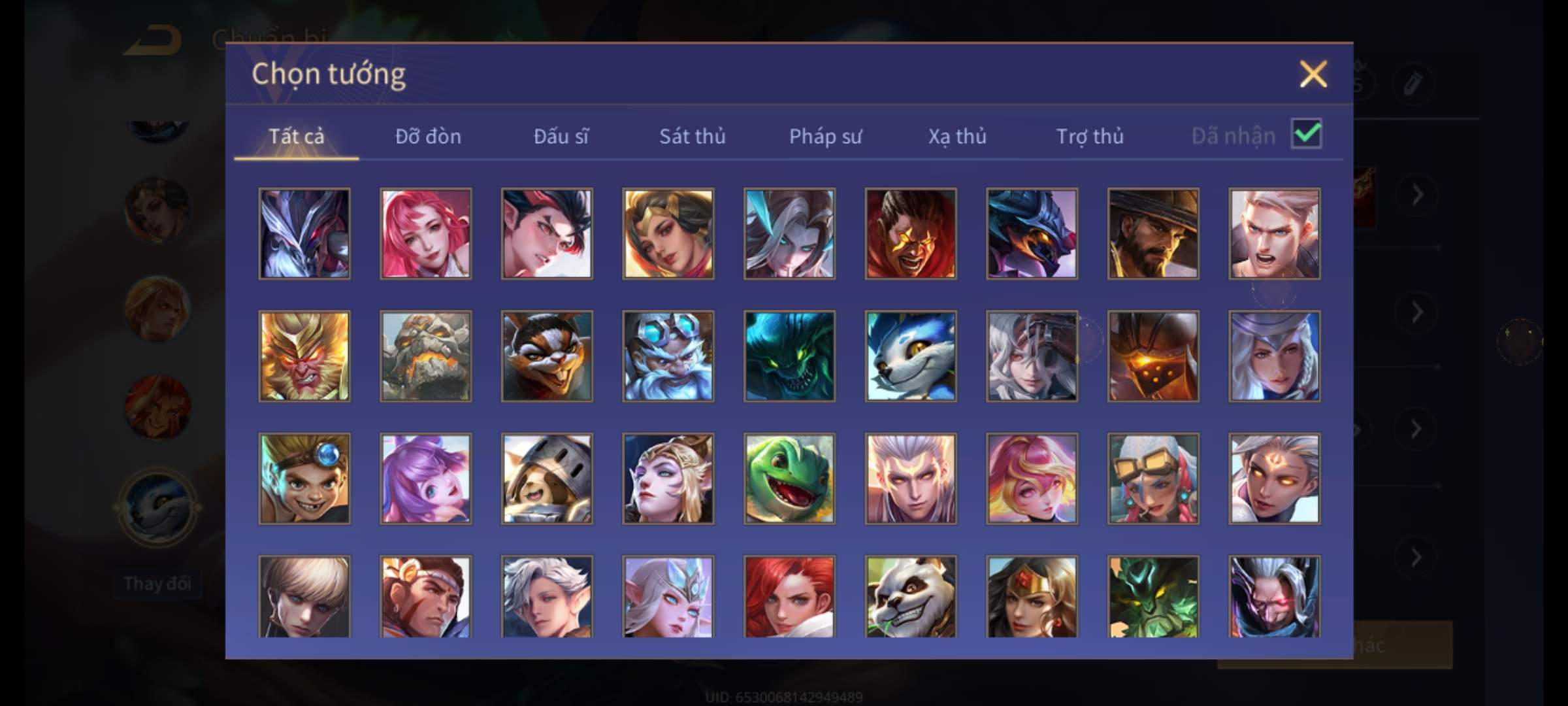Select the Pháp sư tab
Screen dimensions: 1568x706
[825, 136]
